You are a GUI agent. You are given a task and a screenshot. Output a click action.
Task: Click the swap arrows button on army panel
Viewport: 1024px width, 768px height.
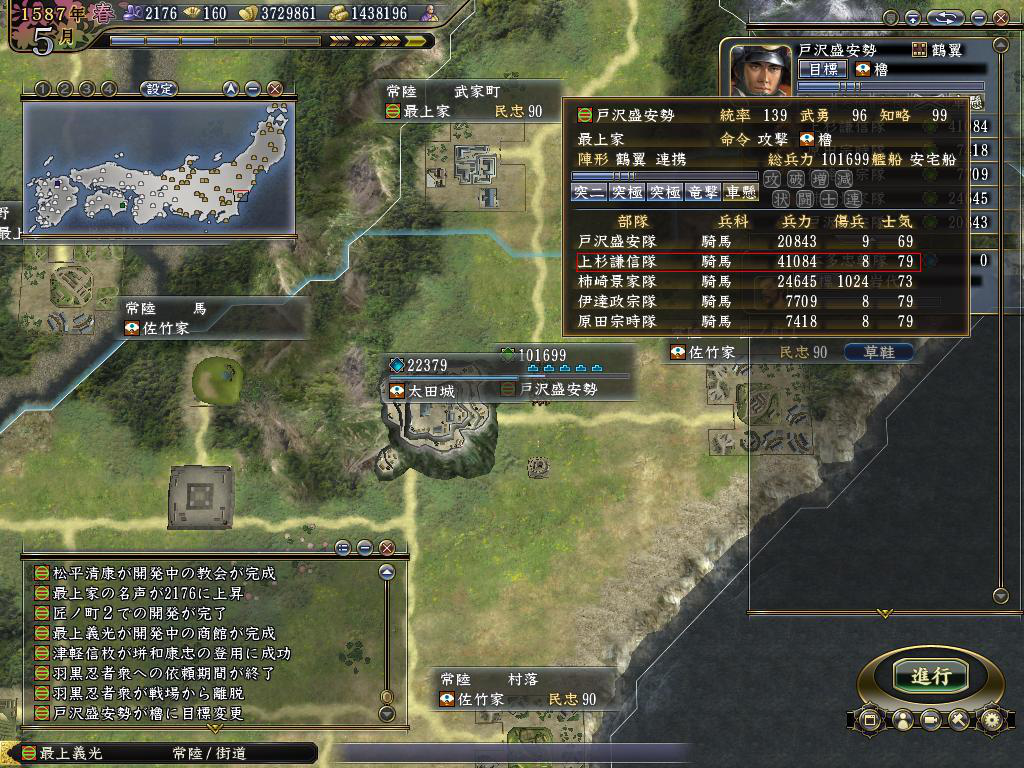pyautogui.click(x=944, y=18)
